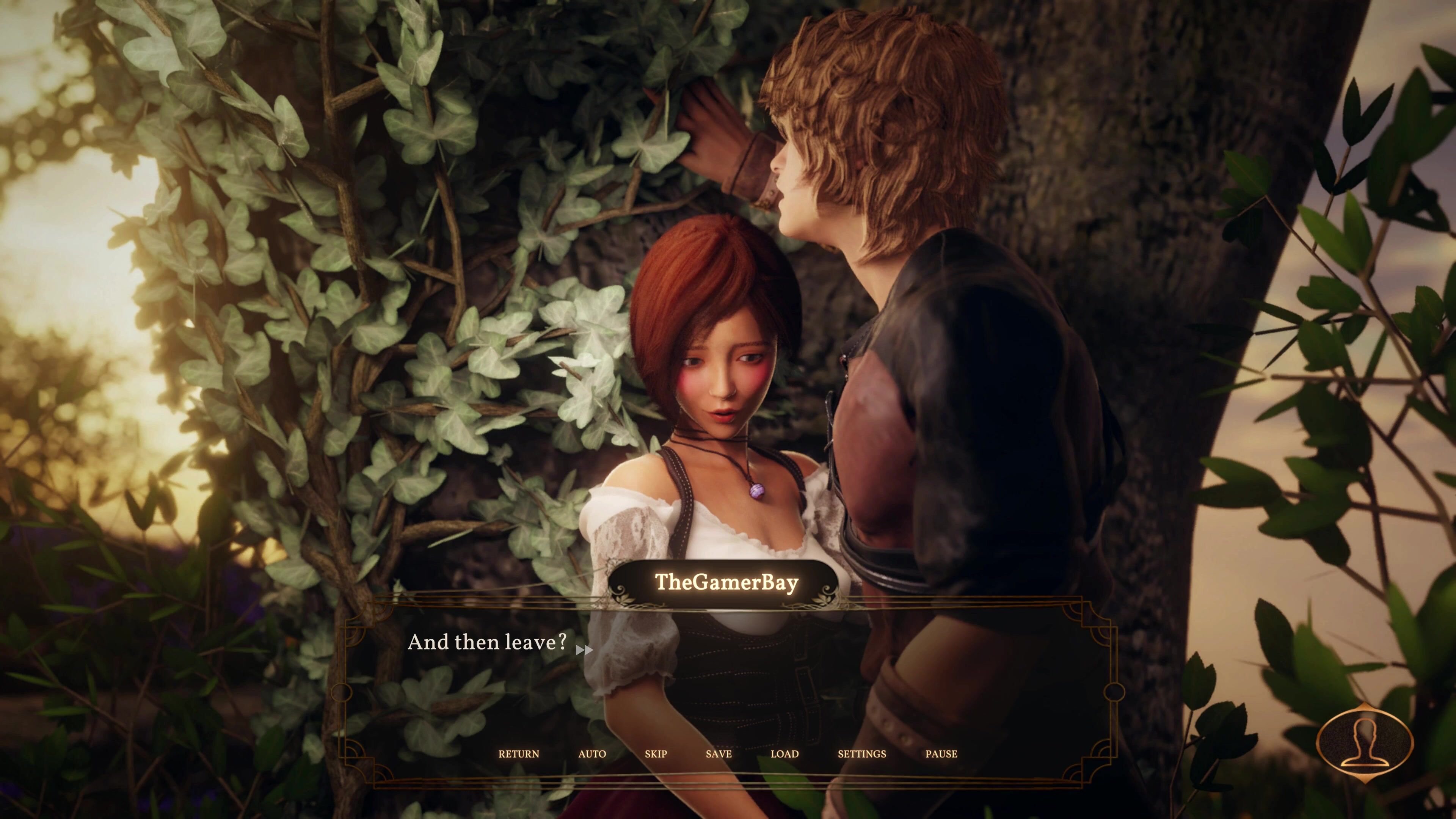Select the PAUSE button

point(941,754)
